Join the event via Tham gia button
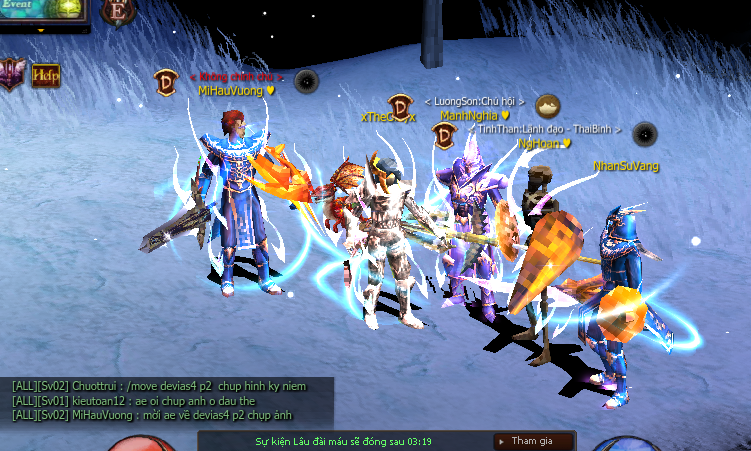 [x=534, y=441]
